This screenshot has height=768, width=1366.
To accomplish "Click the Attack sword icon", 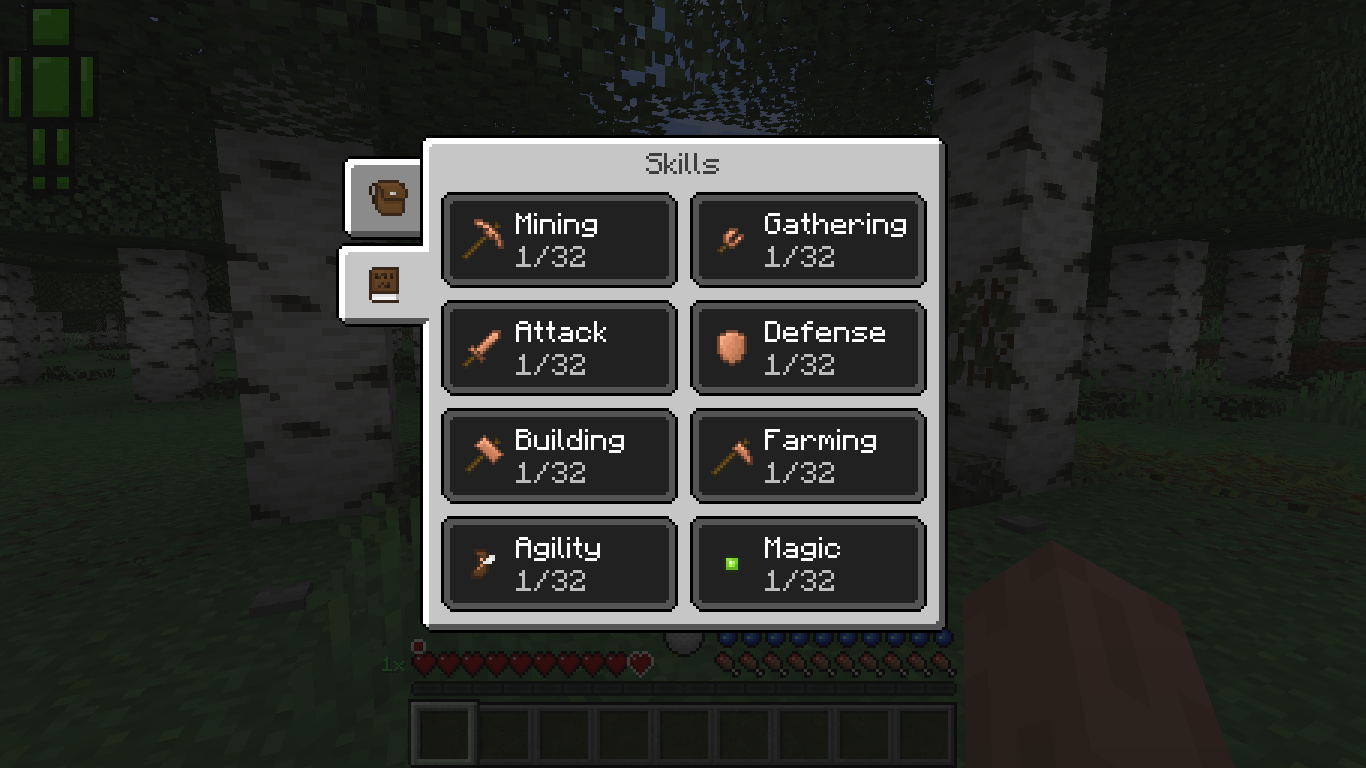I will tap(481, 346).
